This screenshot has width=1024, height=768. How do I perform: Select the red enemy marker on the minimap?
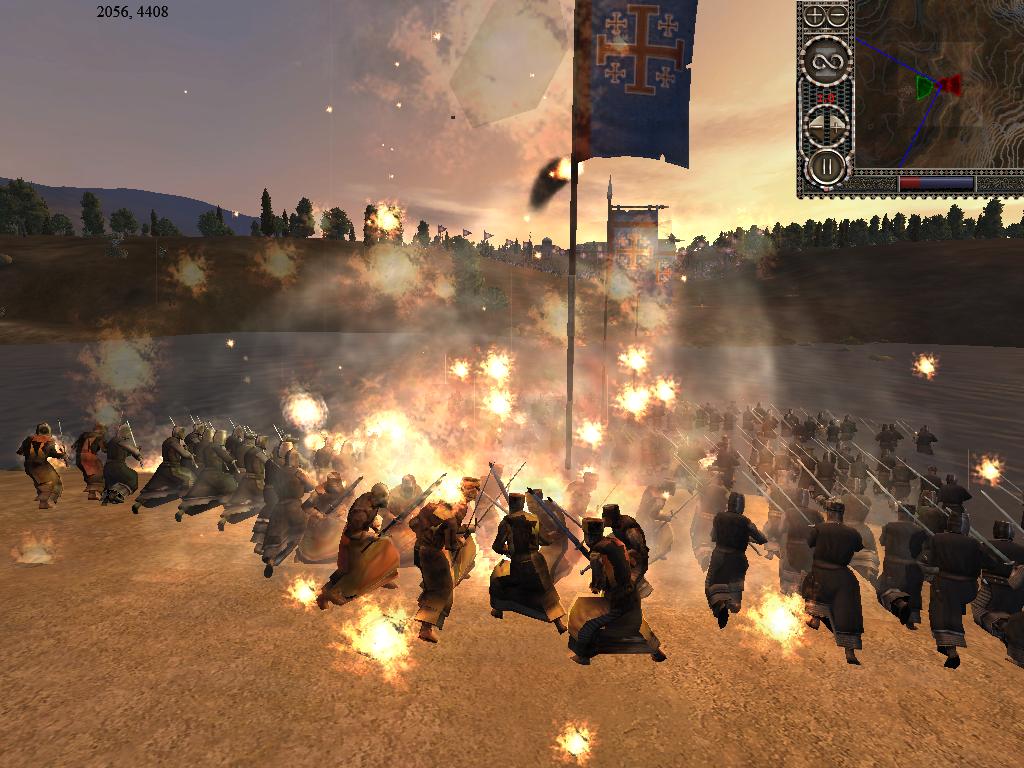[951, 84]
